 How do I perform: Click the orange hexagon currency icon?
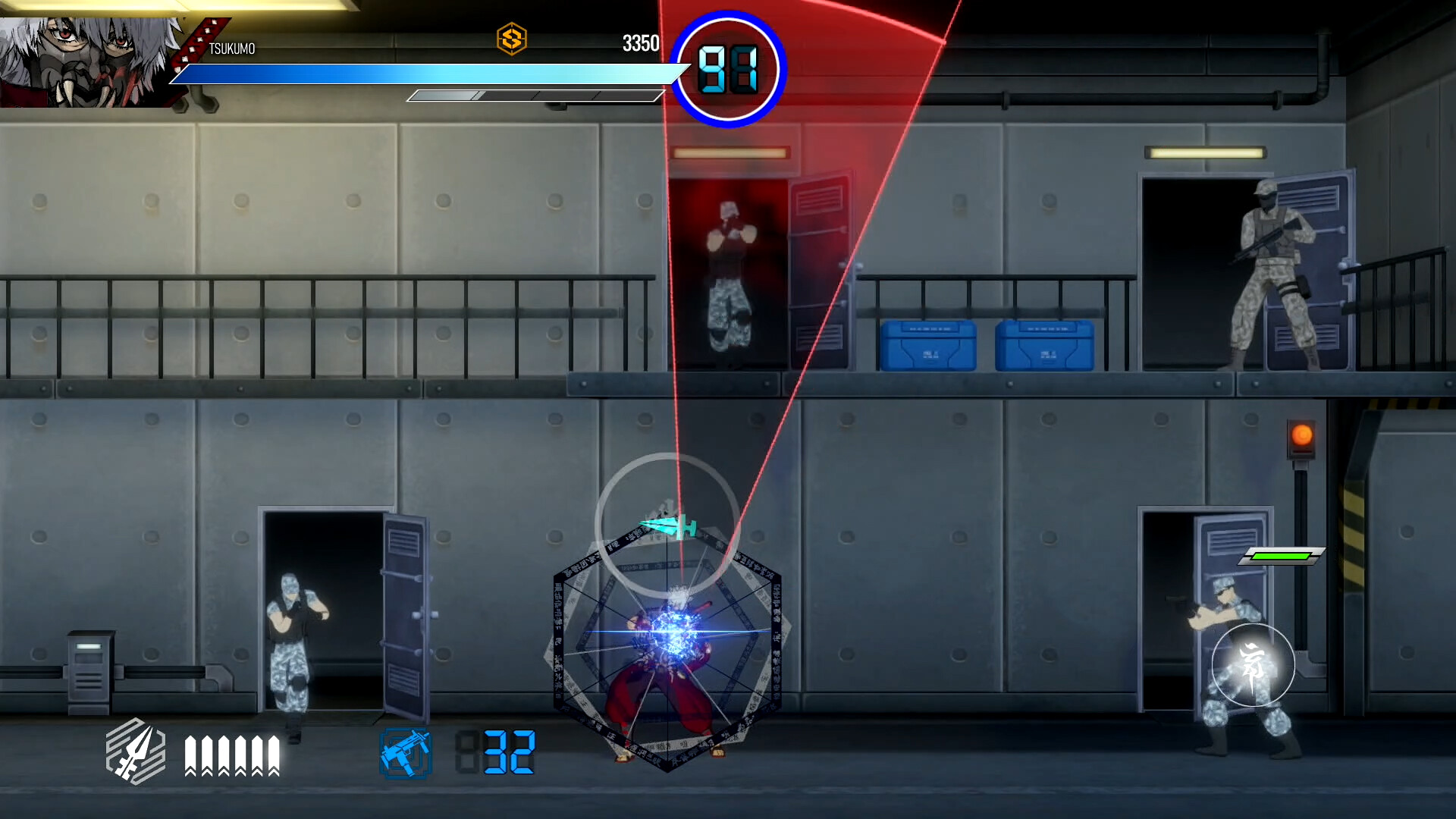512,39
